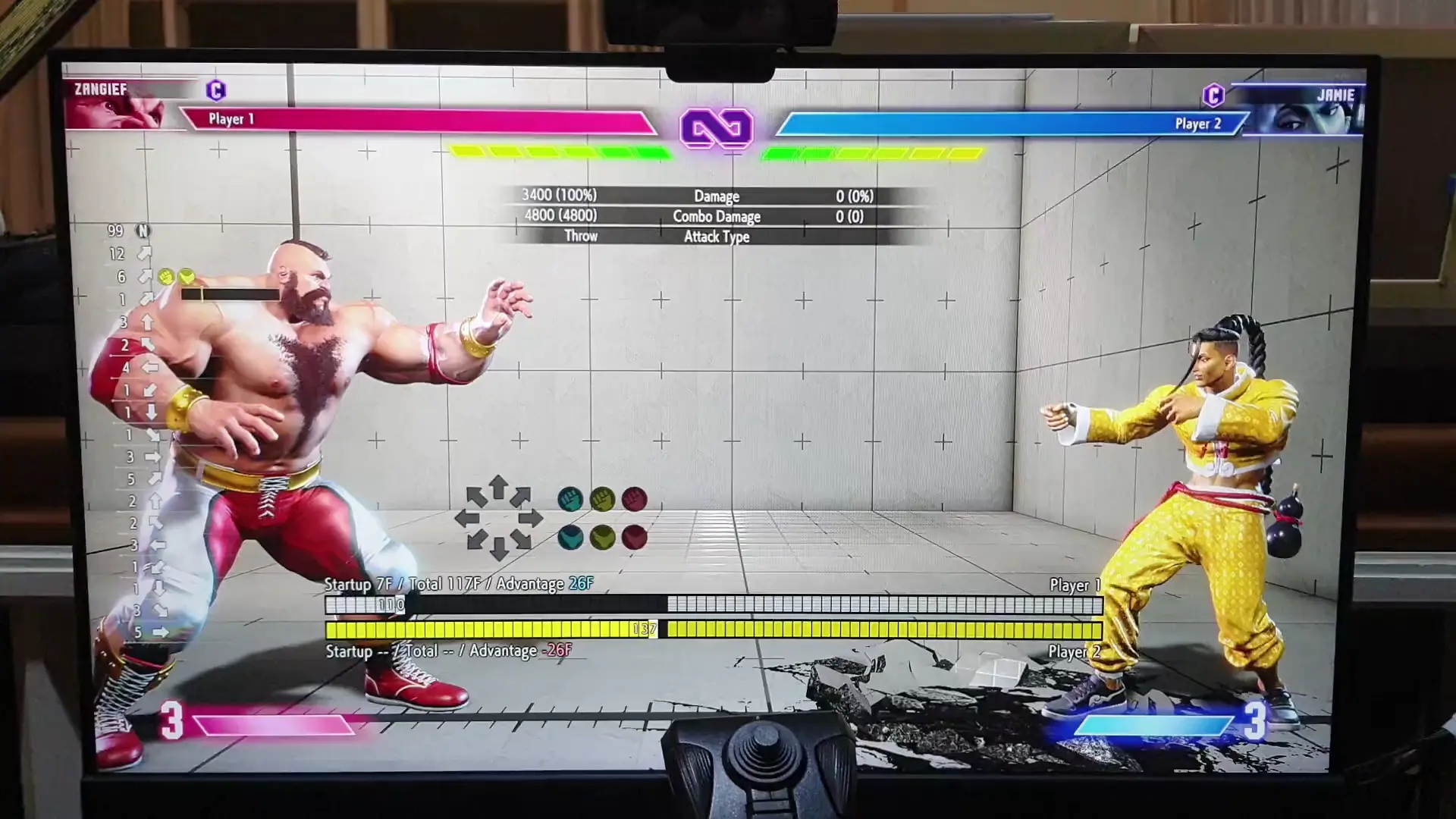The image size is (1456, 819).
Task: Expand the Combo Damage info row
Action: coord(716,216)
